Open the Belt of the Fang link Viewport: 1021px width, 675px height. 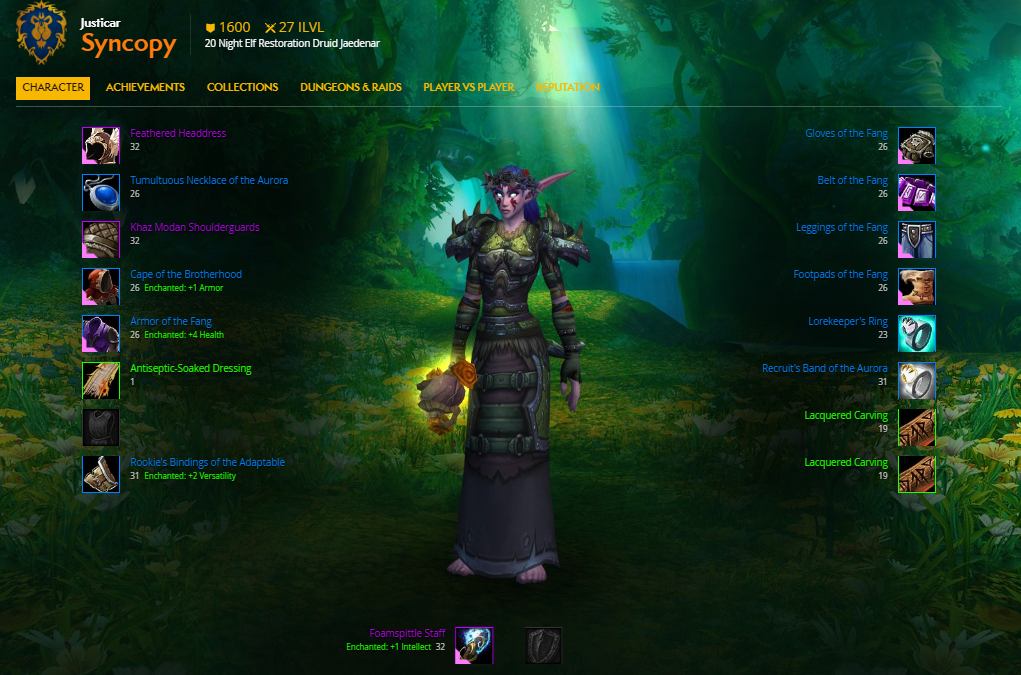(852, 181)
